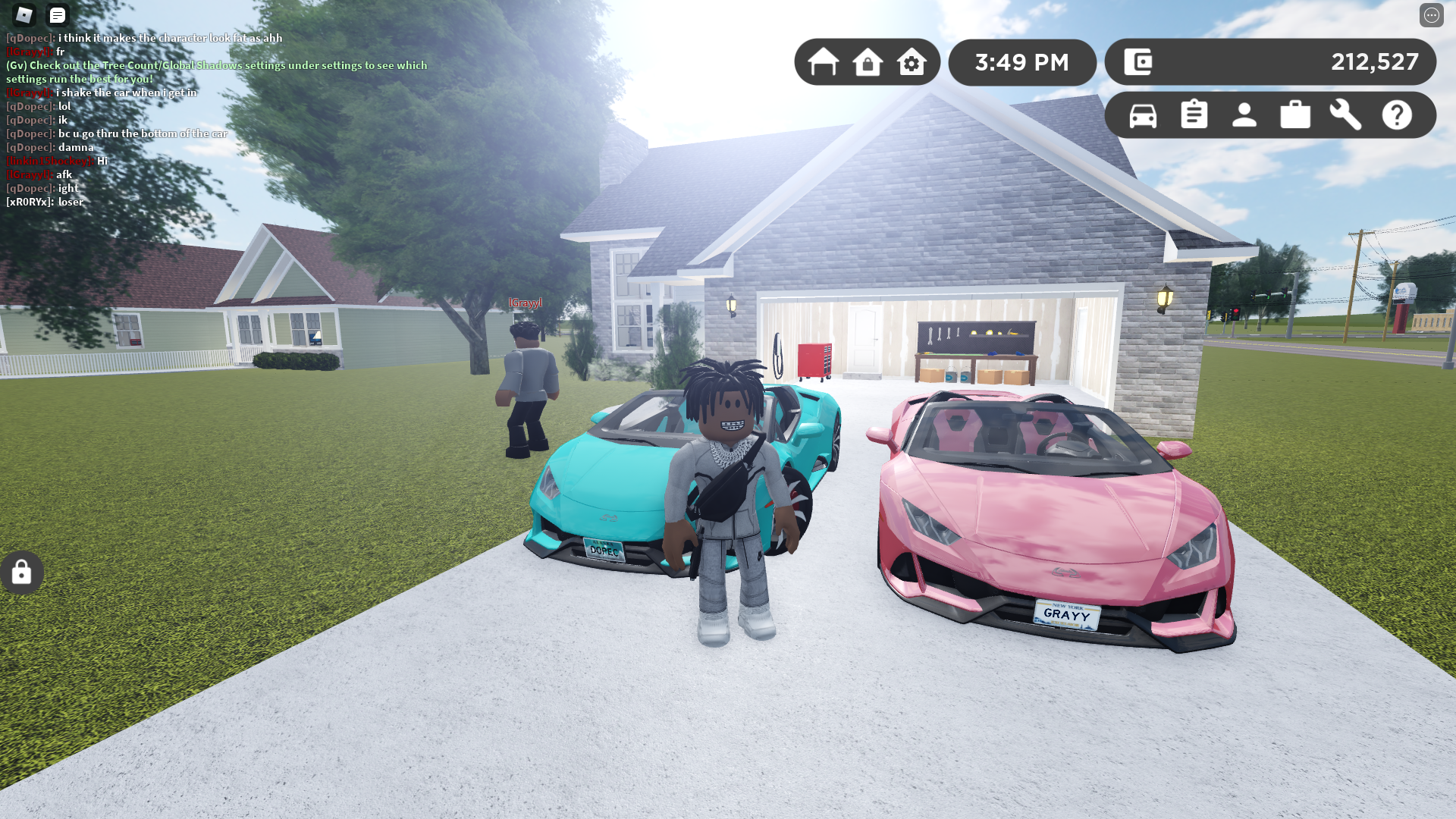Toggle the chat window icon

pyautogui.click(x=58, y=15)
